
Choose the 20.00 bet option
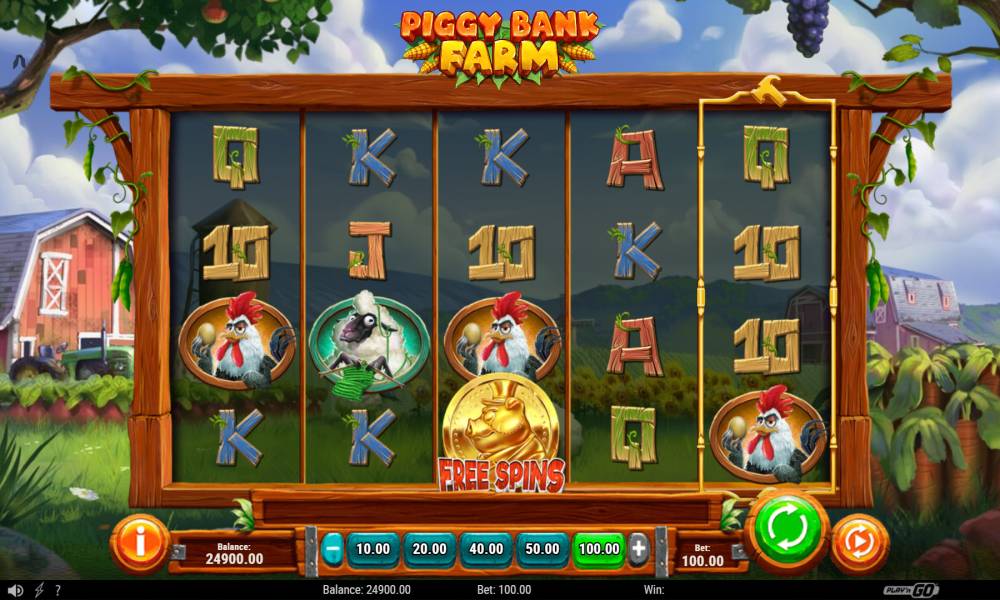tap(429, 549)
